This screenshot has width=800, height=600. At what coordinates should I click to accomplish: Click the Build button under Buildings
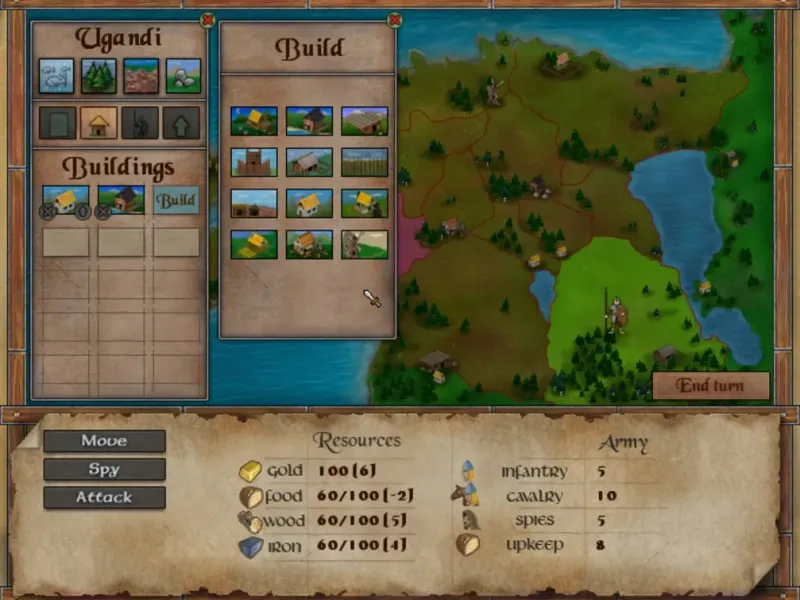tap(176, 200)
